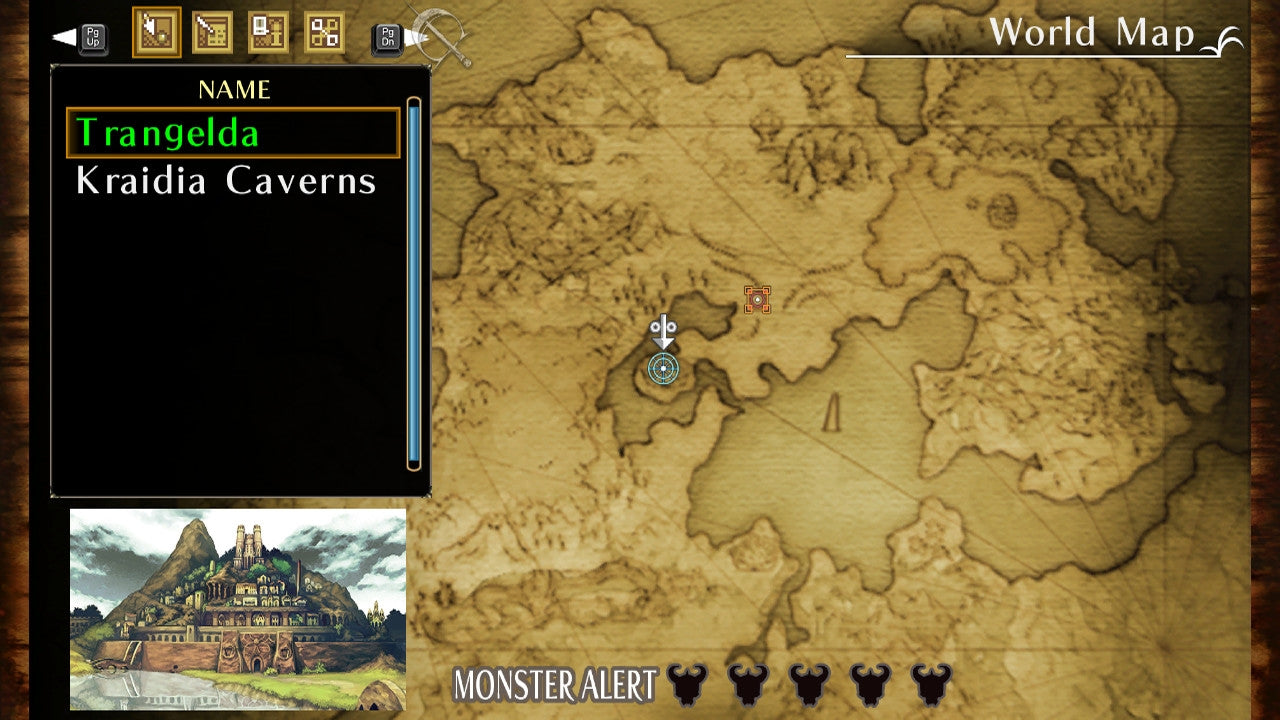Toggle the last Monster Alert bull icon
Image resolution: width=1280 pixels, height=720 pixels.
(930, 684)
